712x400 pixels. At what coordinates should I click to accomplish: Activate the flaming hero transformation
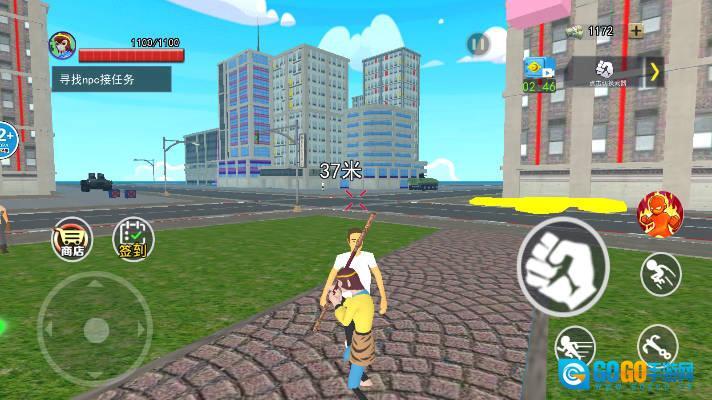coord(656,211)
